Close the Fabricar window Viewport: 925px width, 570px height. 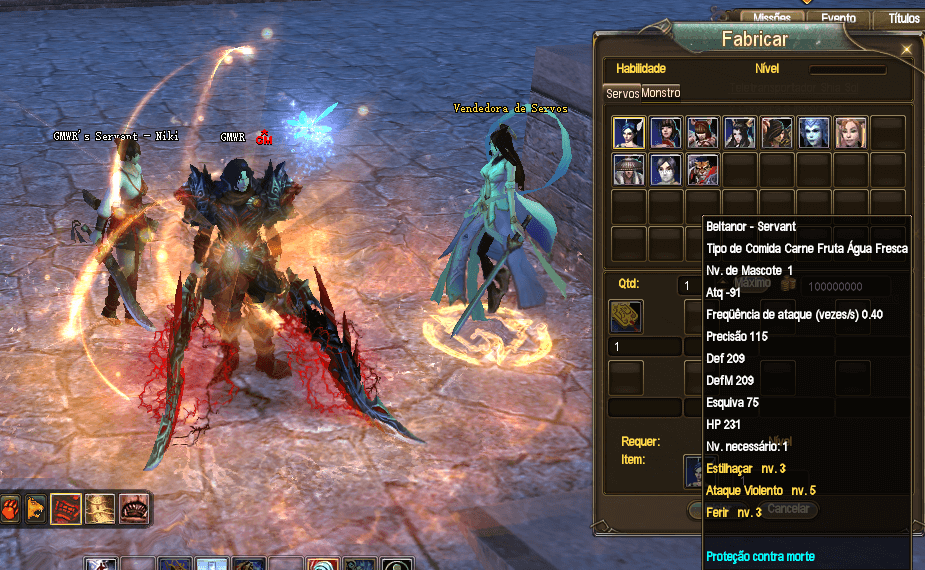click(x=906, y=48)
